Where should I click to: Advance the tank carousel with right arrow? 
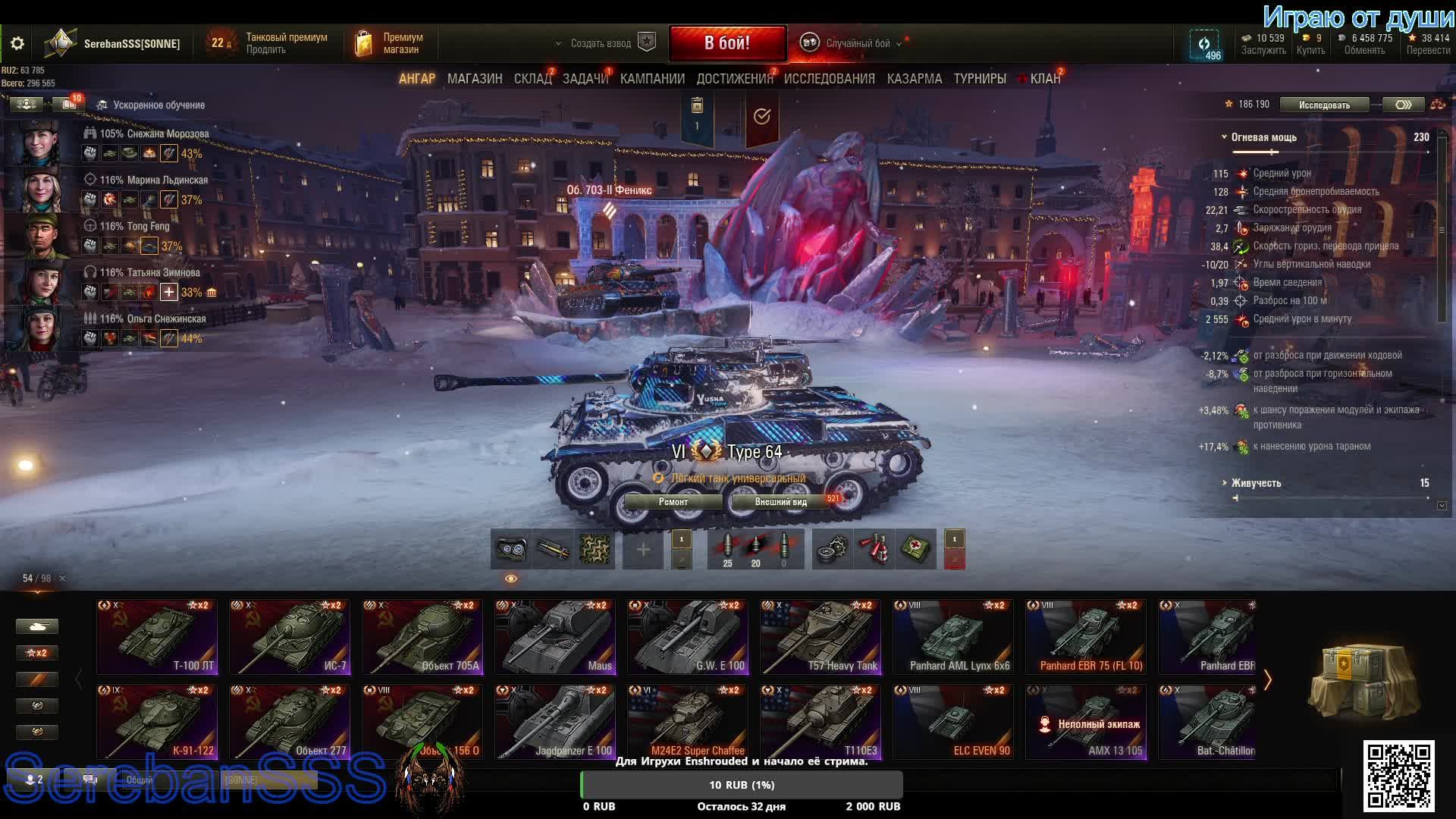[x=1267, y=679]
